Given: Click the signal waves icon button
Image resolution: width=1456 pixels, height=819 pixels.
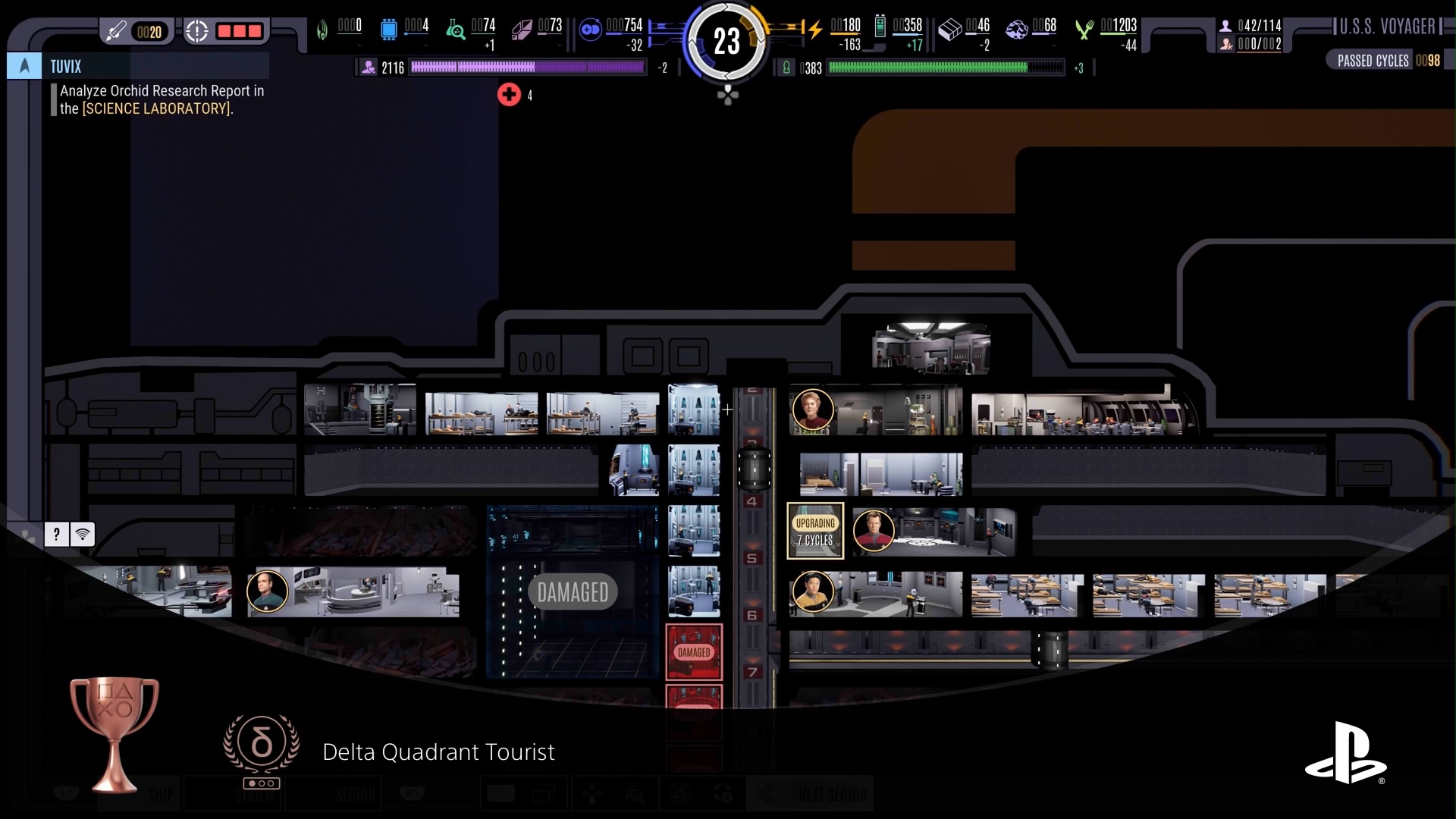Looking at the screenshot, I should [83, 535].
